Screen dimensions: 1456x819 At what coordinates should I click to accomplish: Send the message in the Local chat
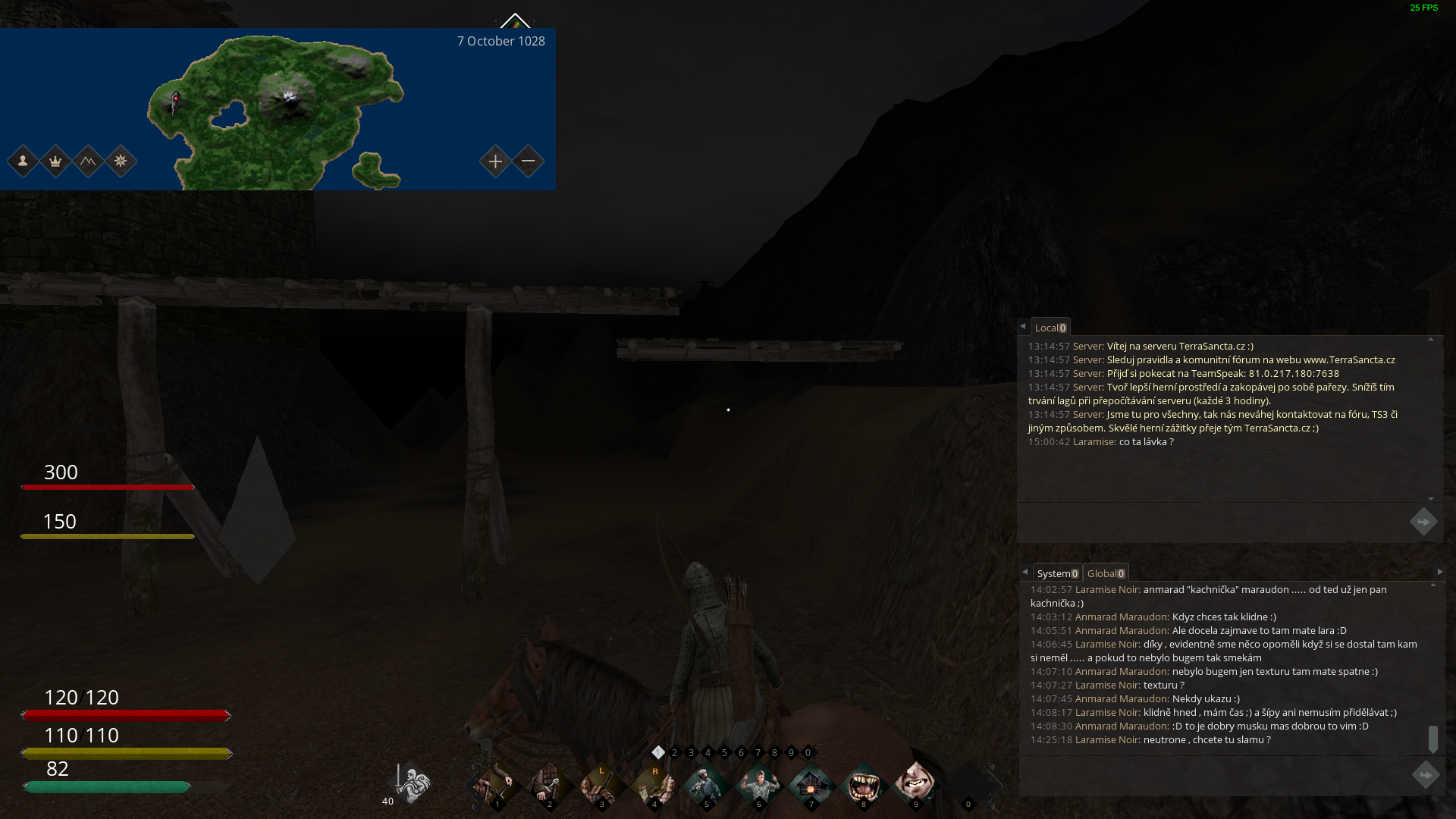tap(1423, 522)
